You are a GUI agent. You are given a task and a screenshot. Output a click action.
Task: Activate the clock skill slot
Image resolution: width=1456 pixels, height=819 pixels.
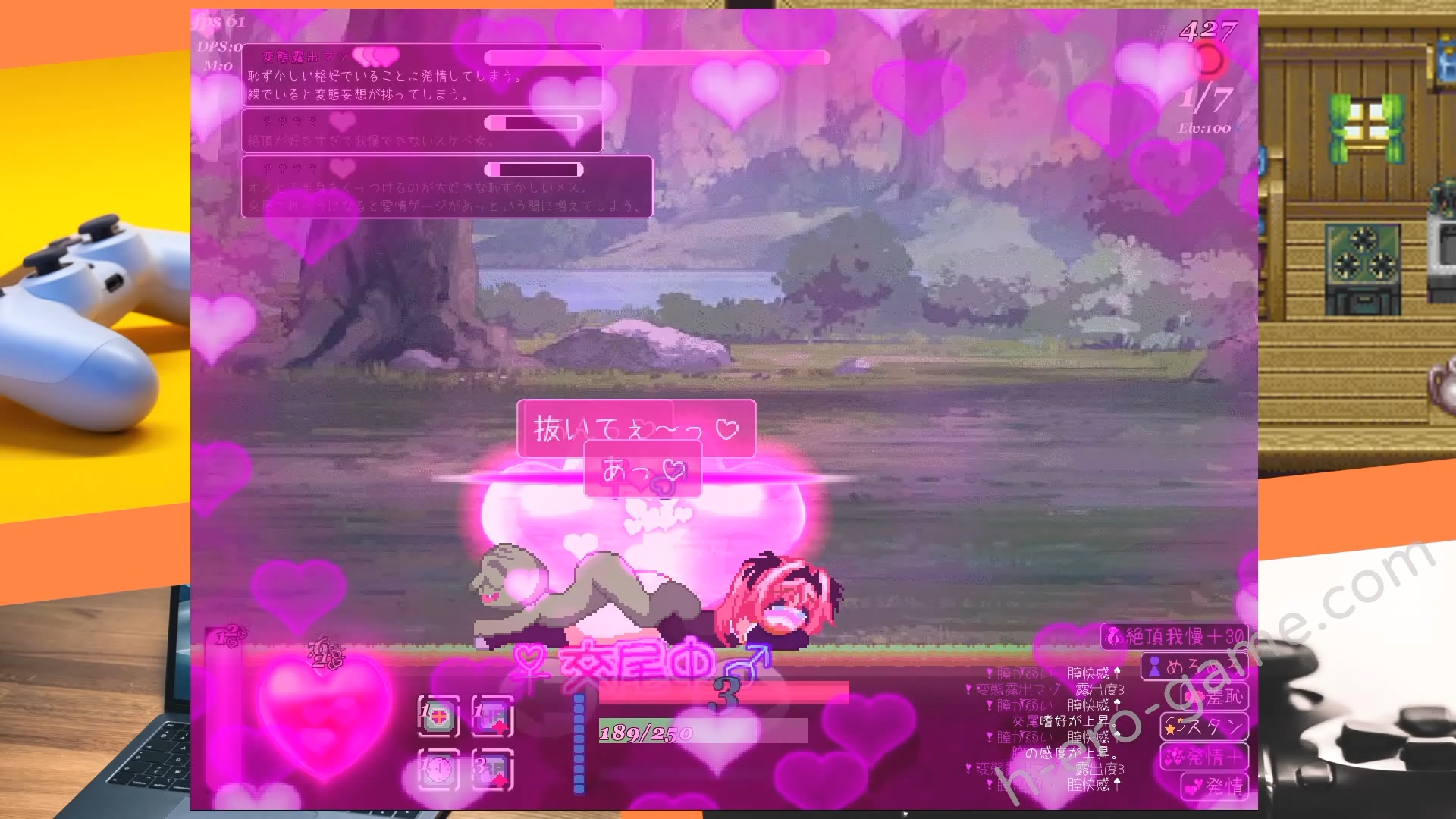click(438, 770)
